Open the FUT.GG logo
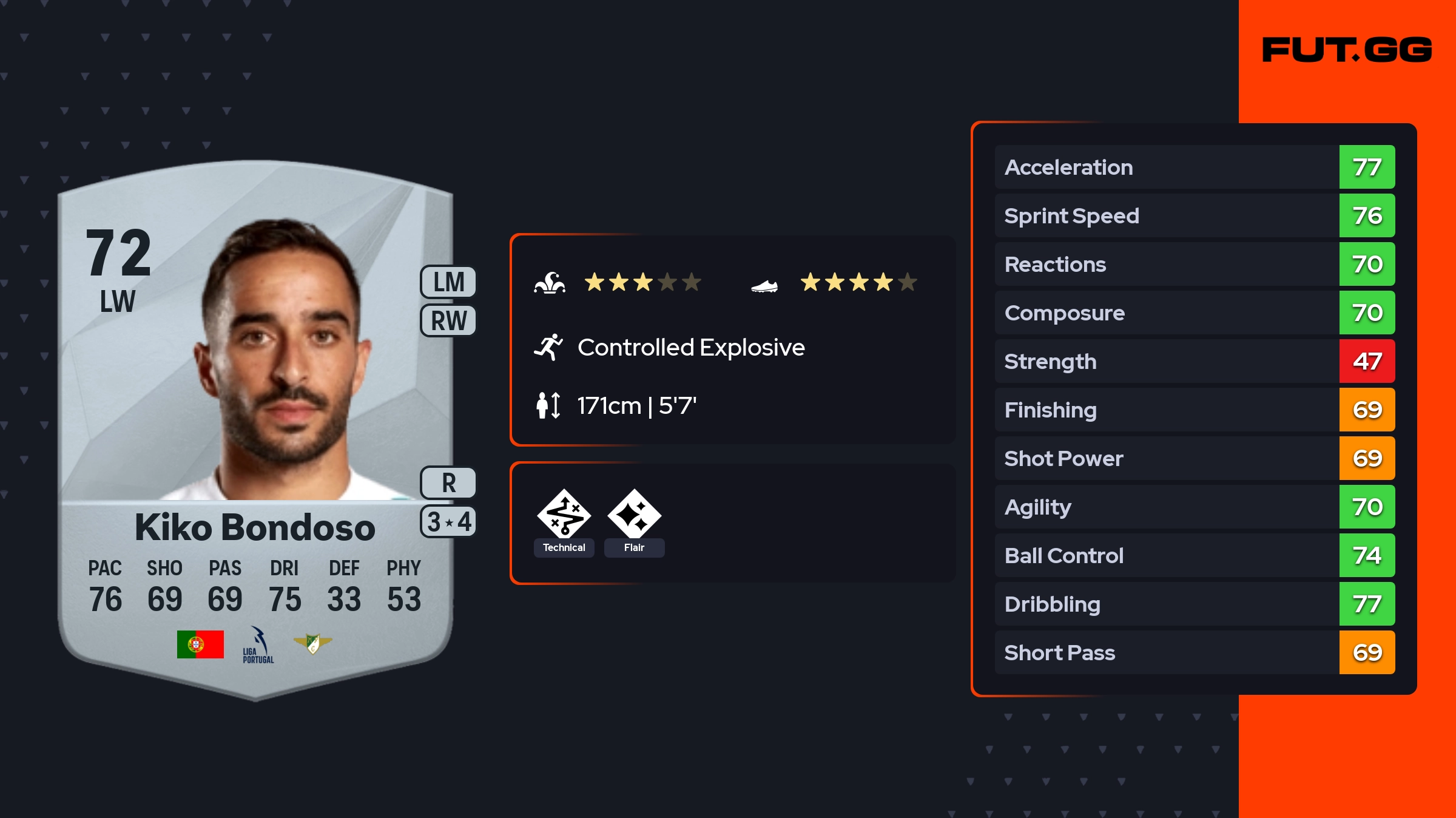 [1347, 50]
